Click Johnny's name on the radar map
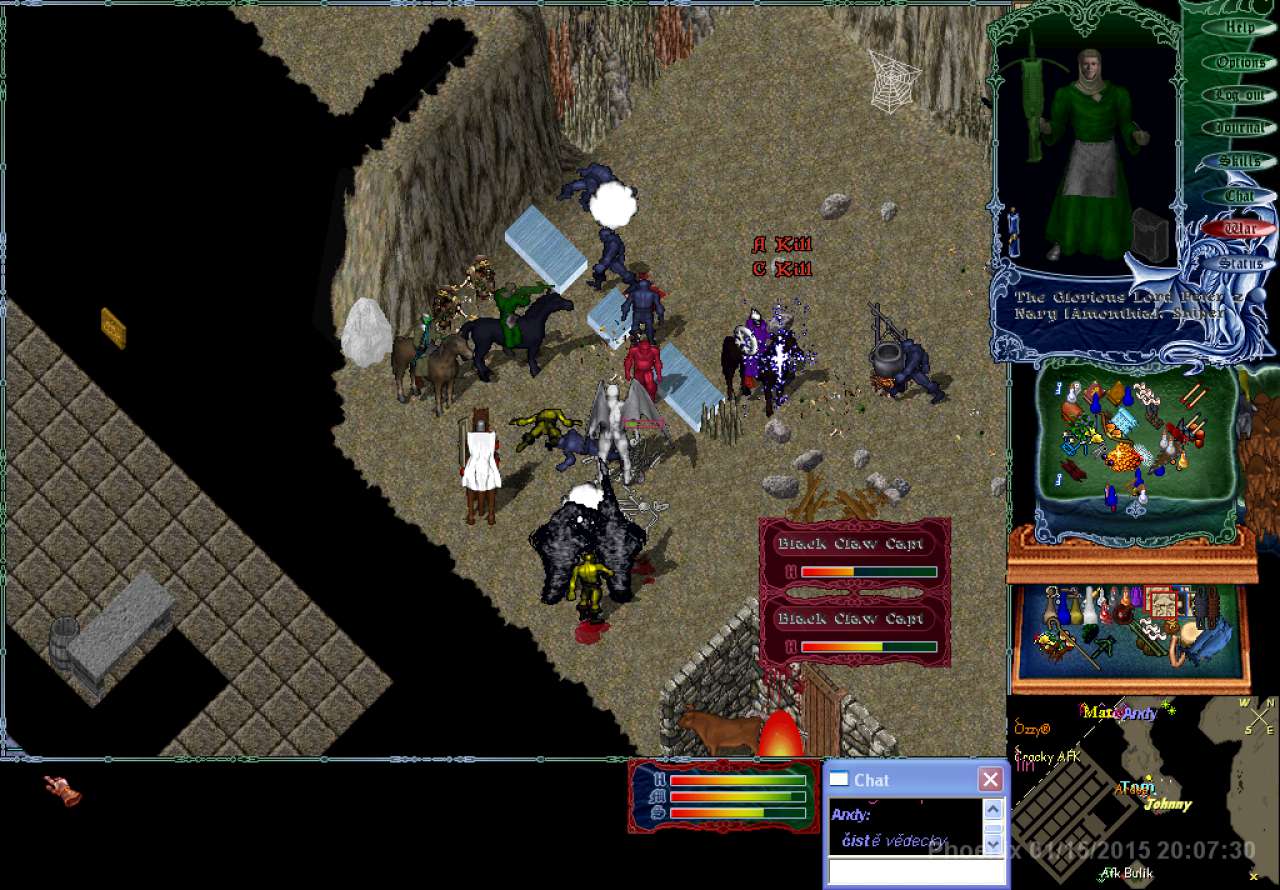1280x890 pixels. (x=1168, y=805)
